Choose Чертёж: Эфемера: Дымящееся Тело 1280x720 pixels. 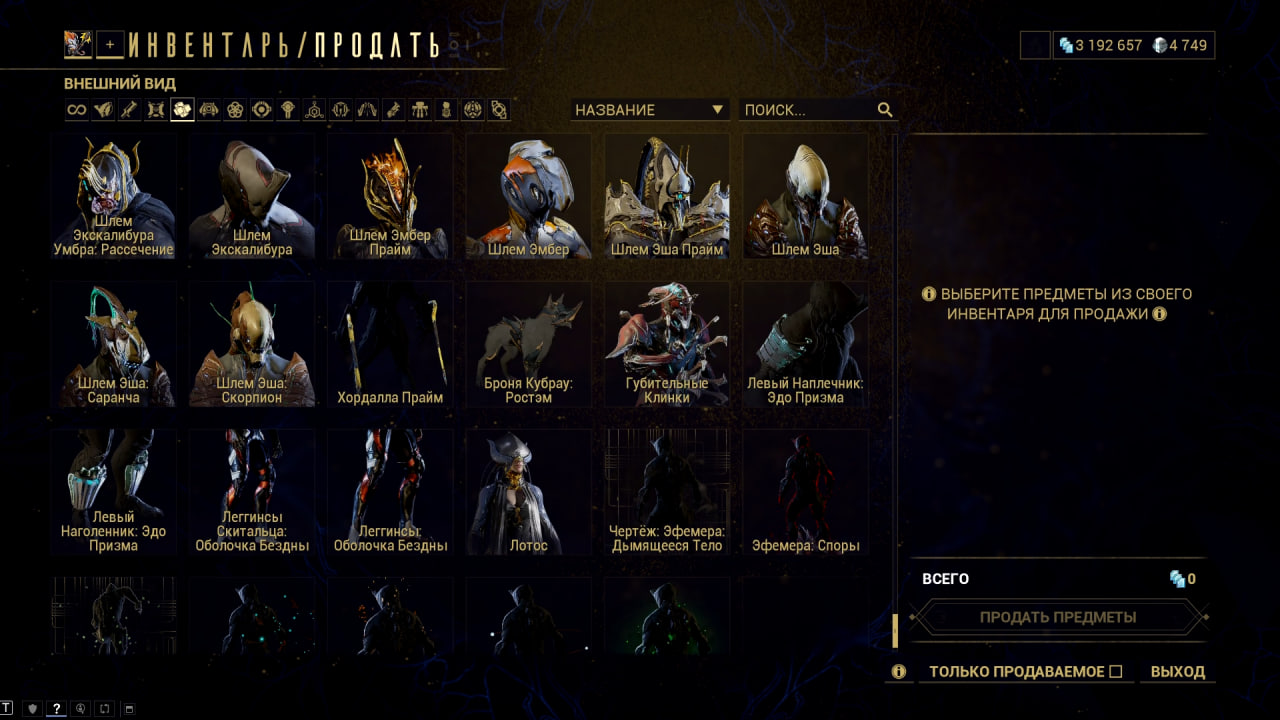coord(666,492)
